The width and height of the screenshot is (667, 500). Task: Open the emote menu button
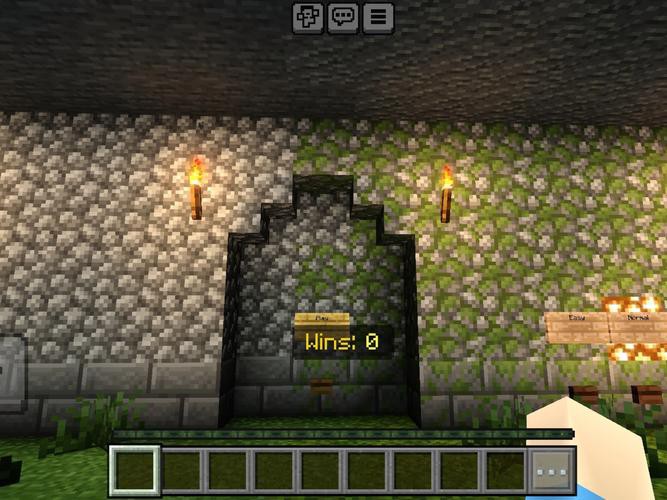coord(307,16)
